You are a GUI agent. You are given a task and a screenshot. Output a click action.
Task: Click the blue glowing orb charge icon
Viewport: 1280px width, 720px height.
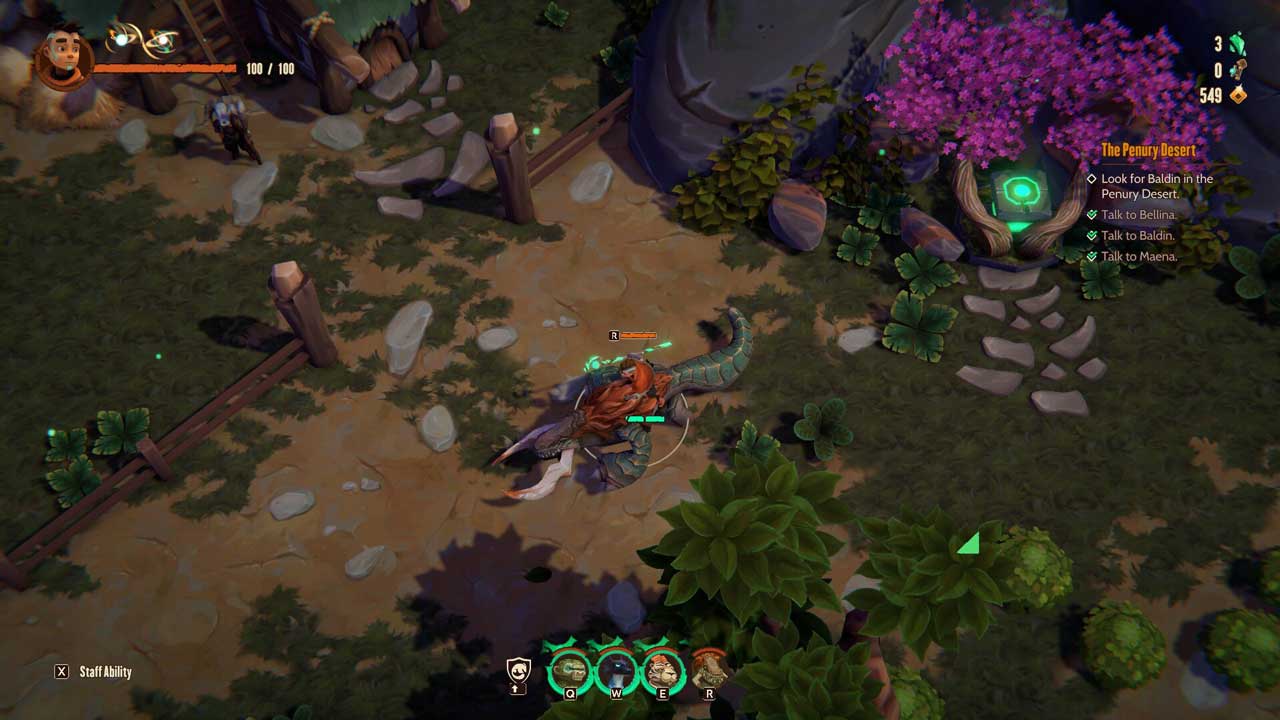click(121, 38)
